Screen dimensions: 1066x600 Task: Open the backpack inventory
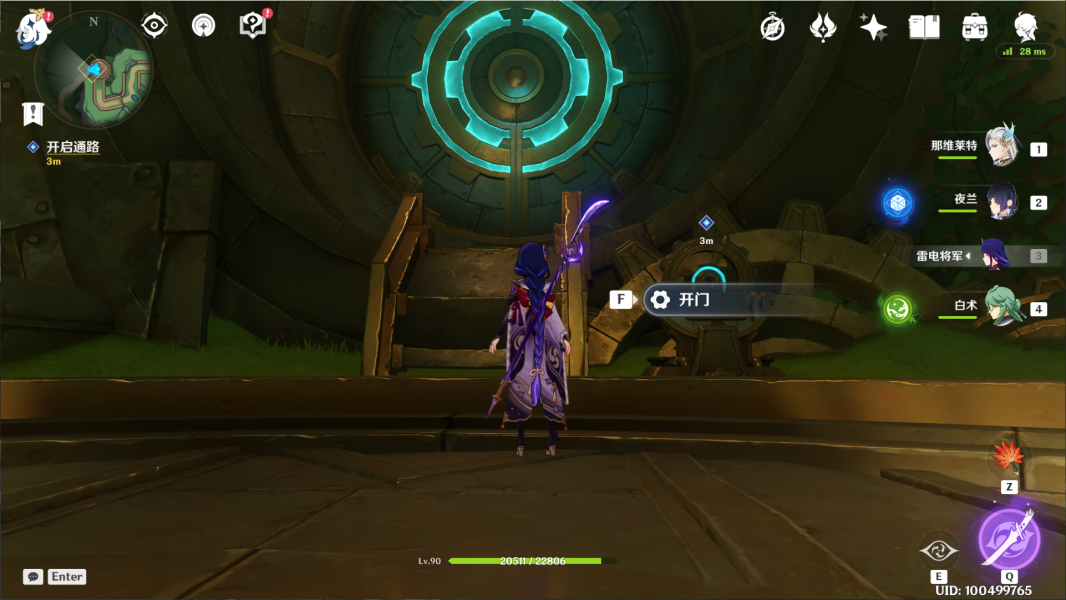pos(974,27)
